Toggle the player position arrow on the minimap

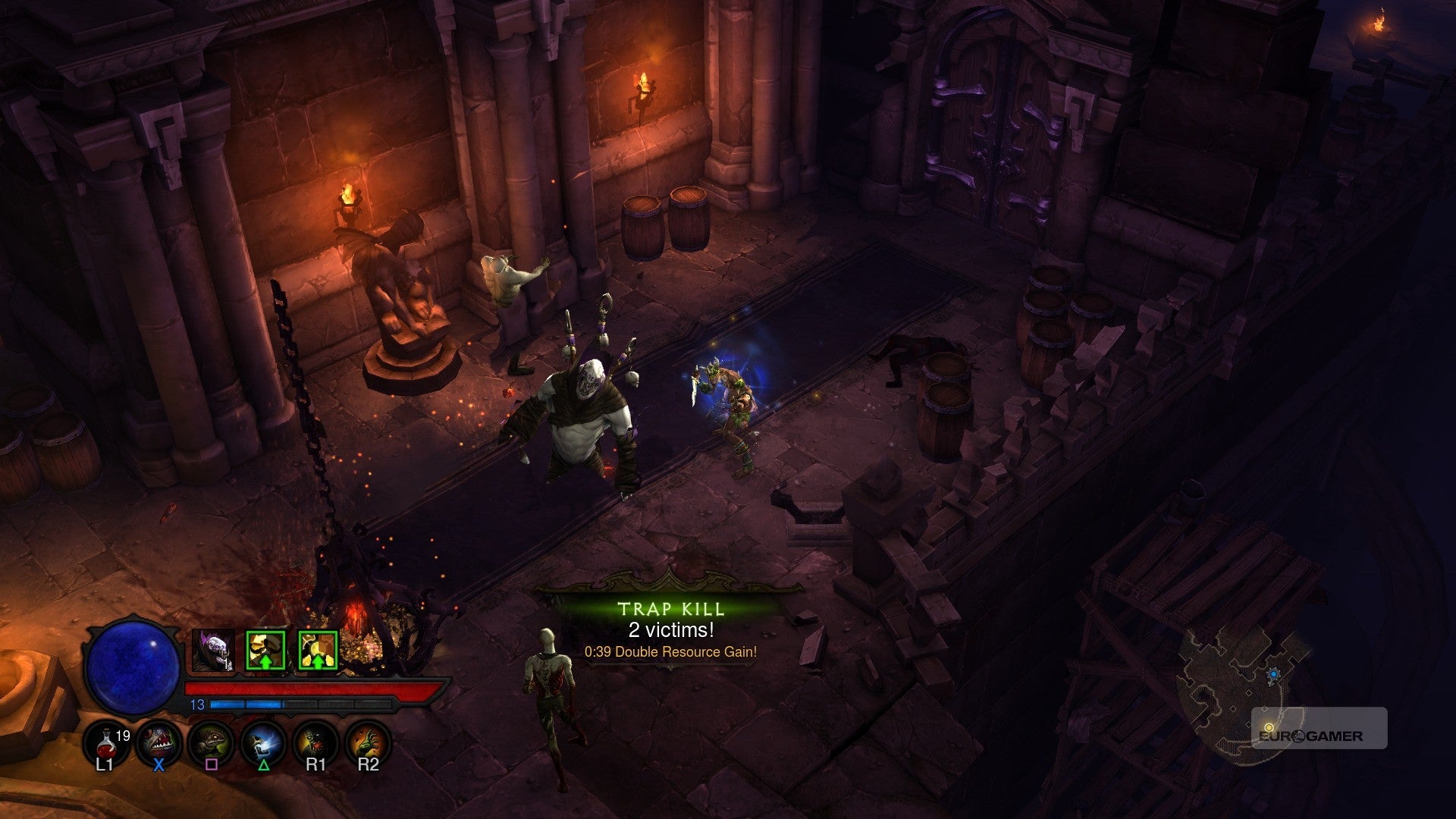[1274, 675]
